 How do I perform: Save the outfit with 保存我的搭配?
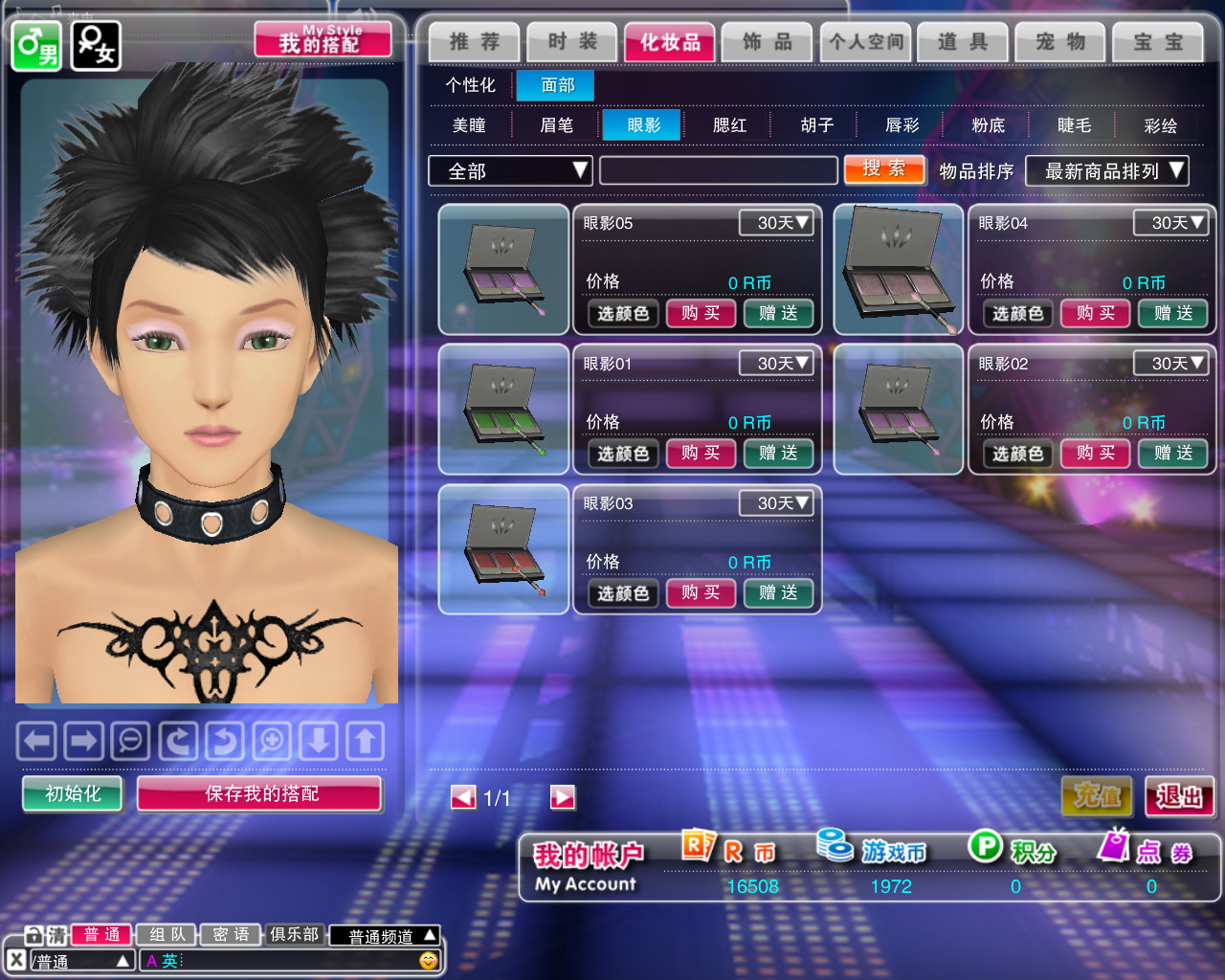point(260,793)
